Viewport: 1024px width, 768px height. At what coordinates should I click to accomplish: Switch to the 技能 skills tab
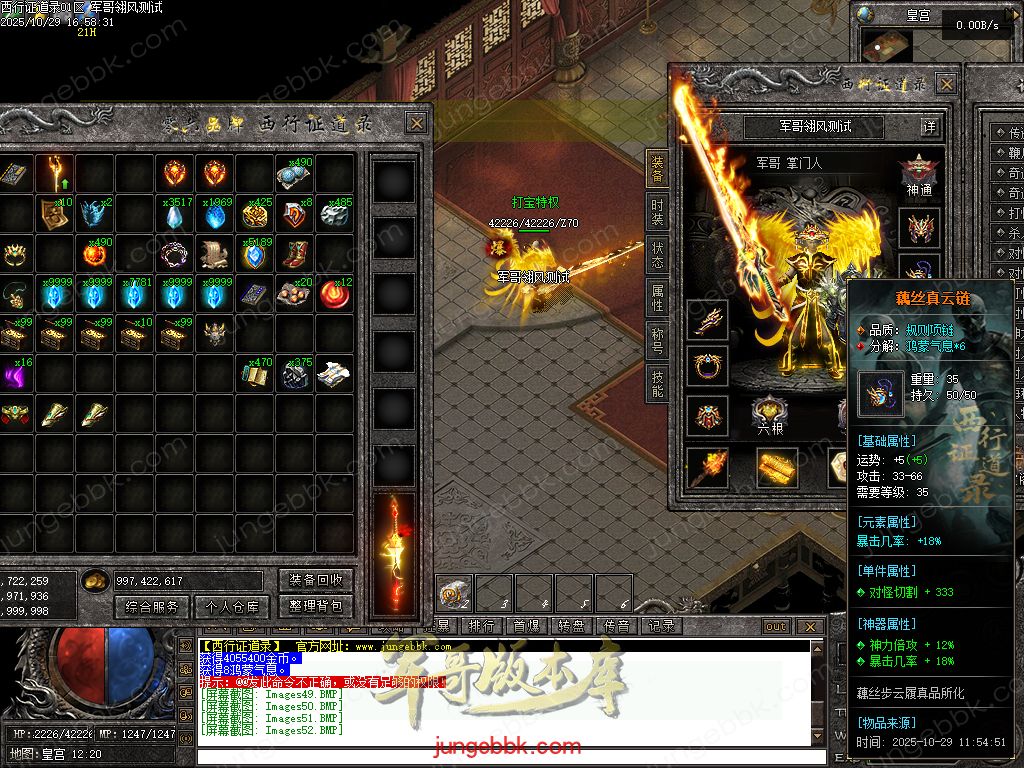(x=657, y=381)
